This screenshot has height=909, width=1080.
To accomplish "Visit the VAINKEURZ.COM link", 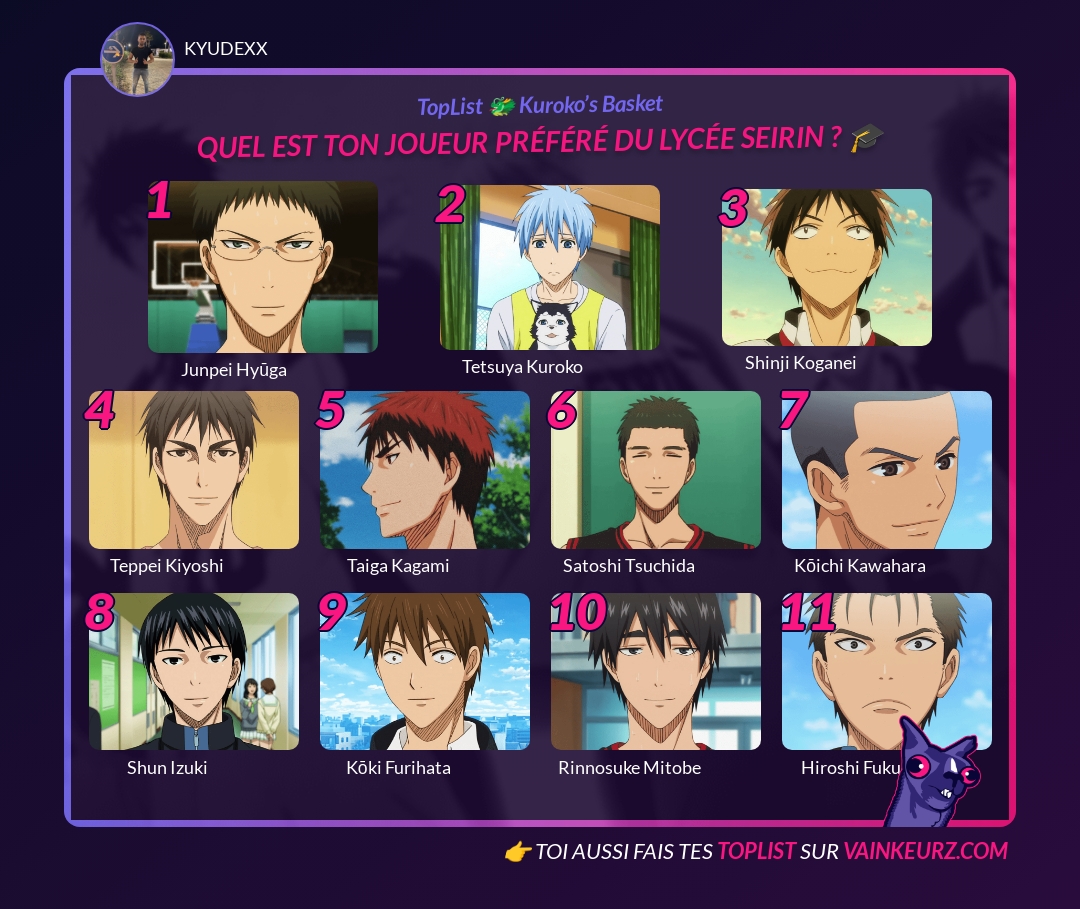I will [925, 851].
